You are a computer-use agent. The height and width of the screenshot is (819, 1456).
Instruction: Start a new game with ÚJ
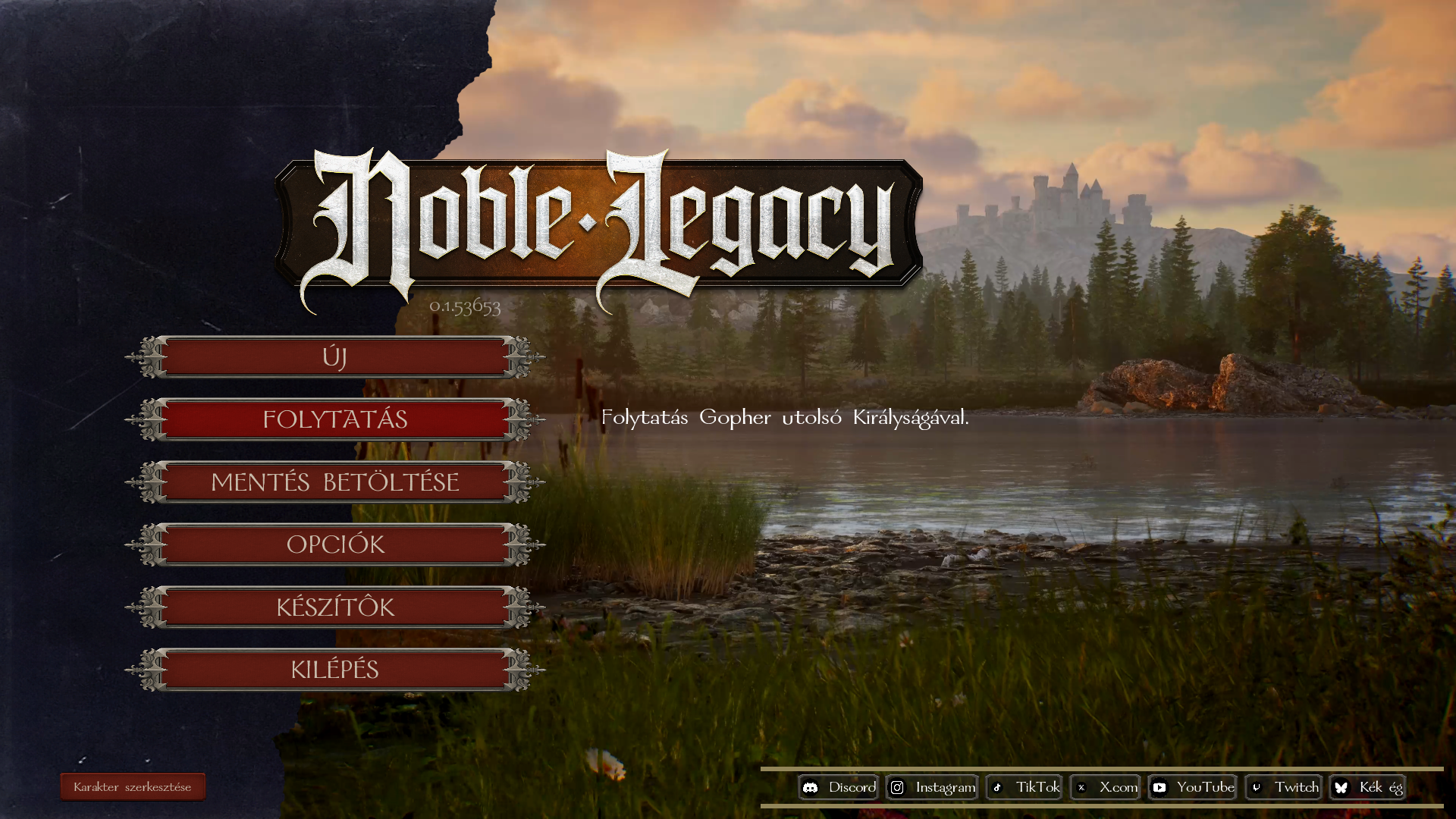pos(334,357)
